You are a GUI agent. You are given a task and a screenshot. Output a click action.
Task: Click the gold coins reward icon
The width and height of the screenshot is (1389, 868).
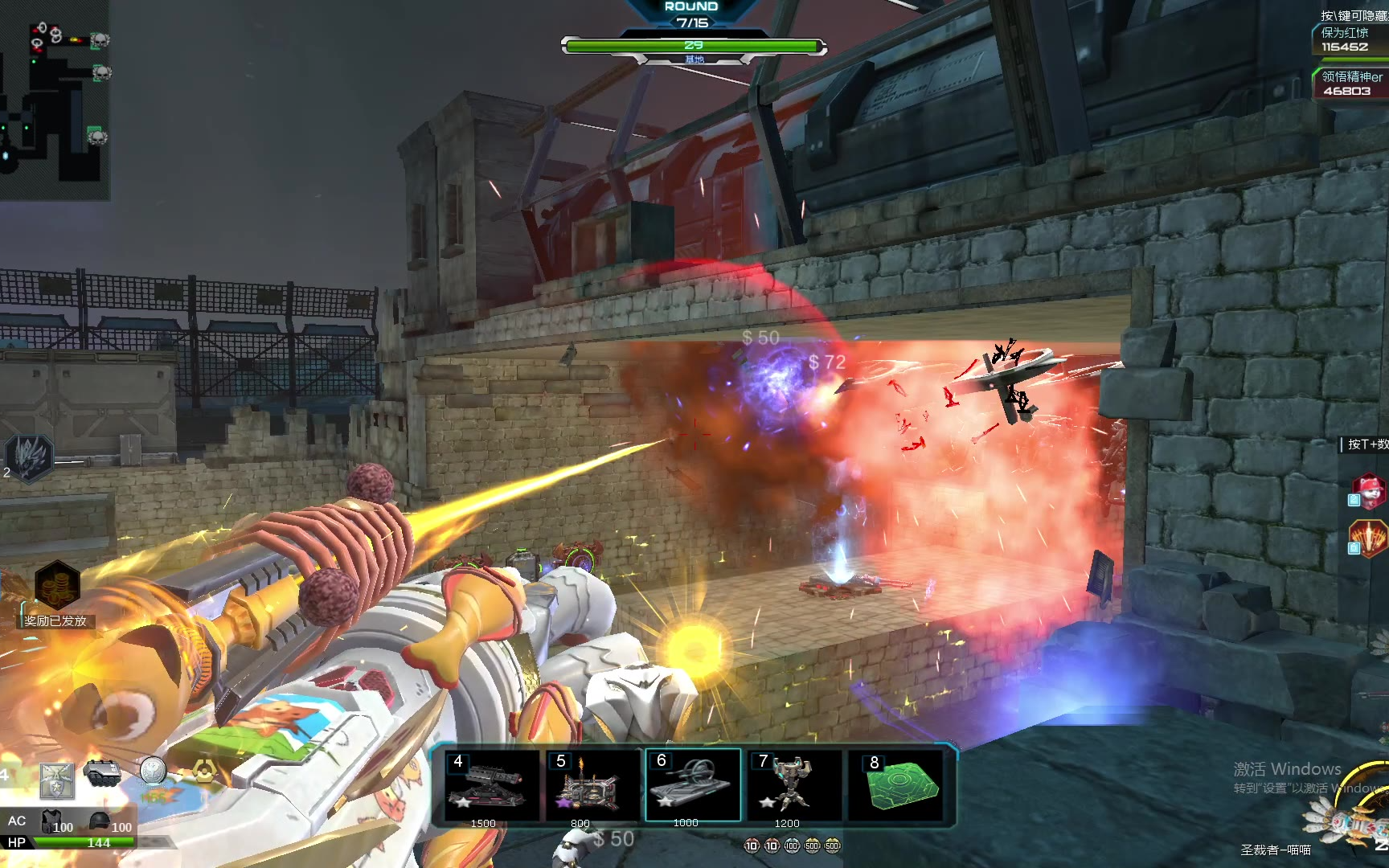[x=57, y=584]
